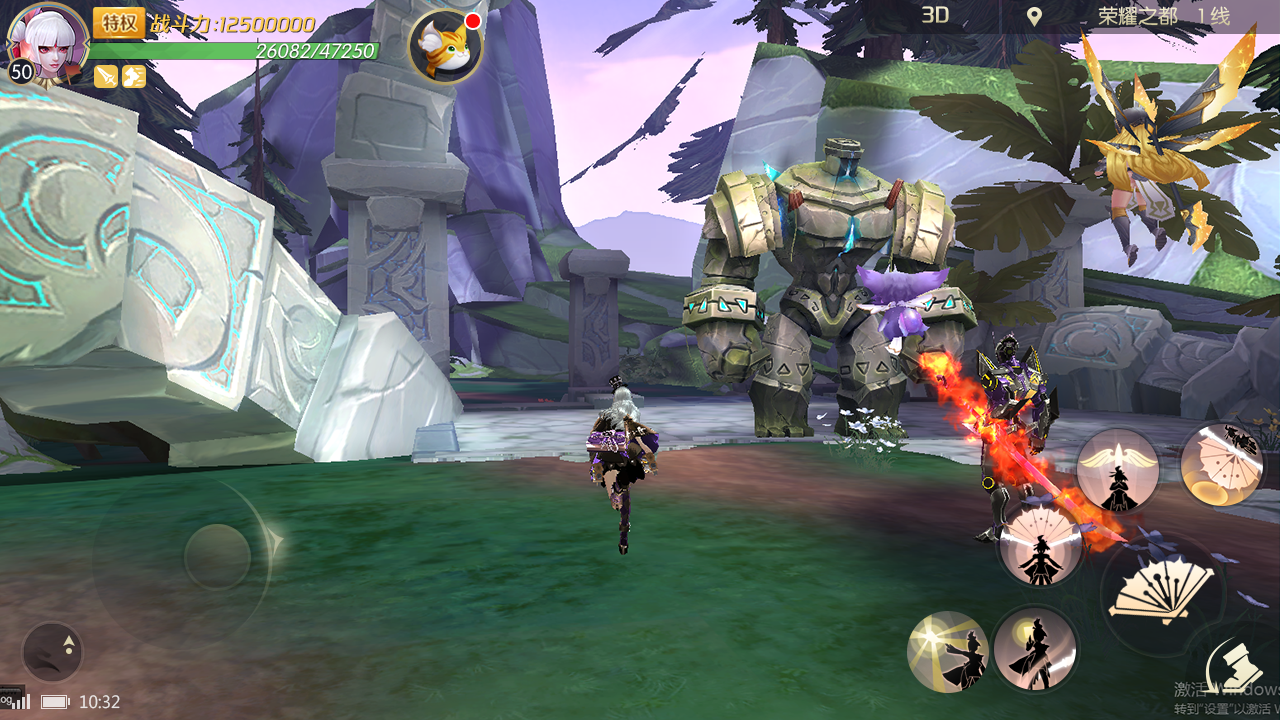Select the running figure buff icon
Image resolution: width=1280 pixels, height=720 pixels.
click(x=134, y=76)
